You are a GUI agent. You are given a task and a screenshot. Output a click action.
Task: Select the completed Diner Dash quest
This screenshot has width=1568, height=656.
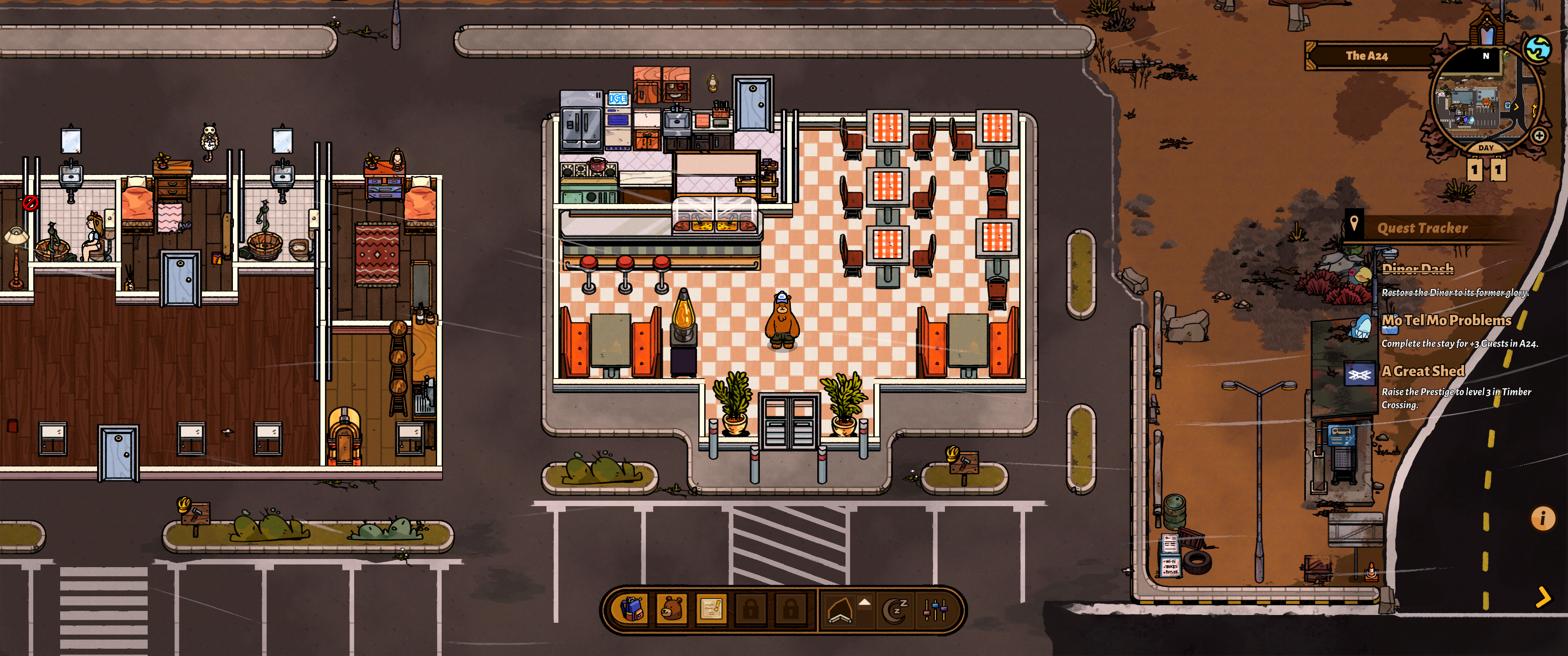point(1418,269)
